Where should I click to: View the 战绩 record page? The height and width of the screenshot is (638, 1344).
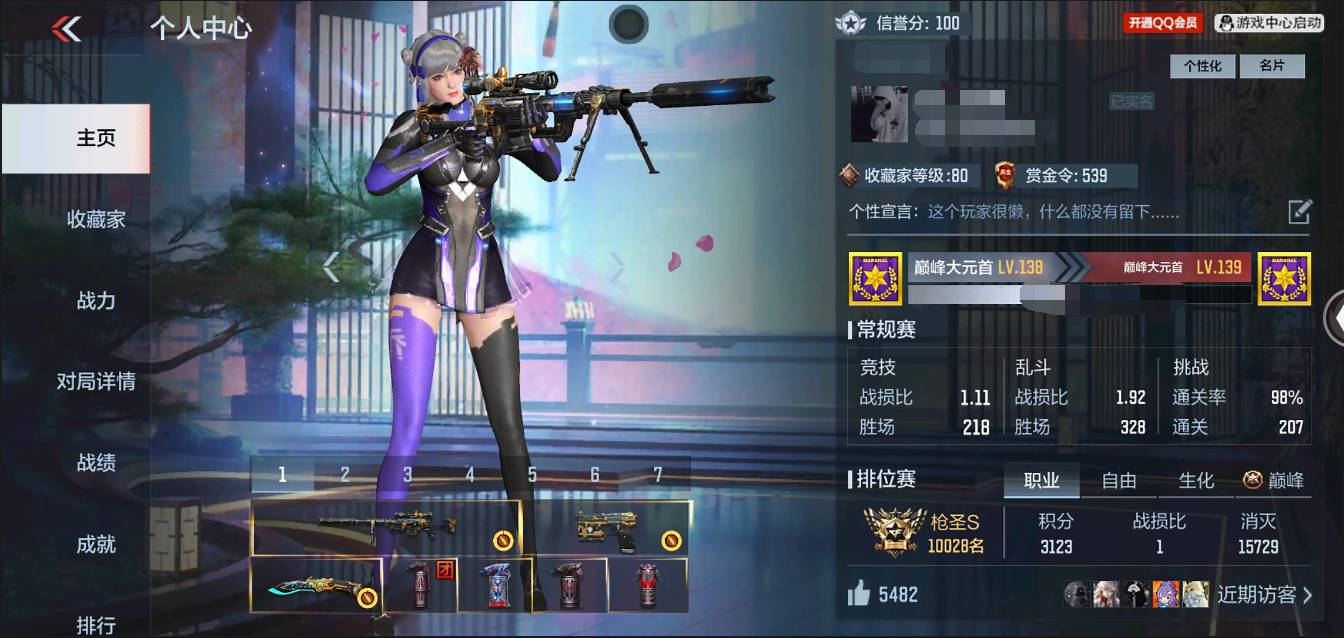tap(96, 463)
